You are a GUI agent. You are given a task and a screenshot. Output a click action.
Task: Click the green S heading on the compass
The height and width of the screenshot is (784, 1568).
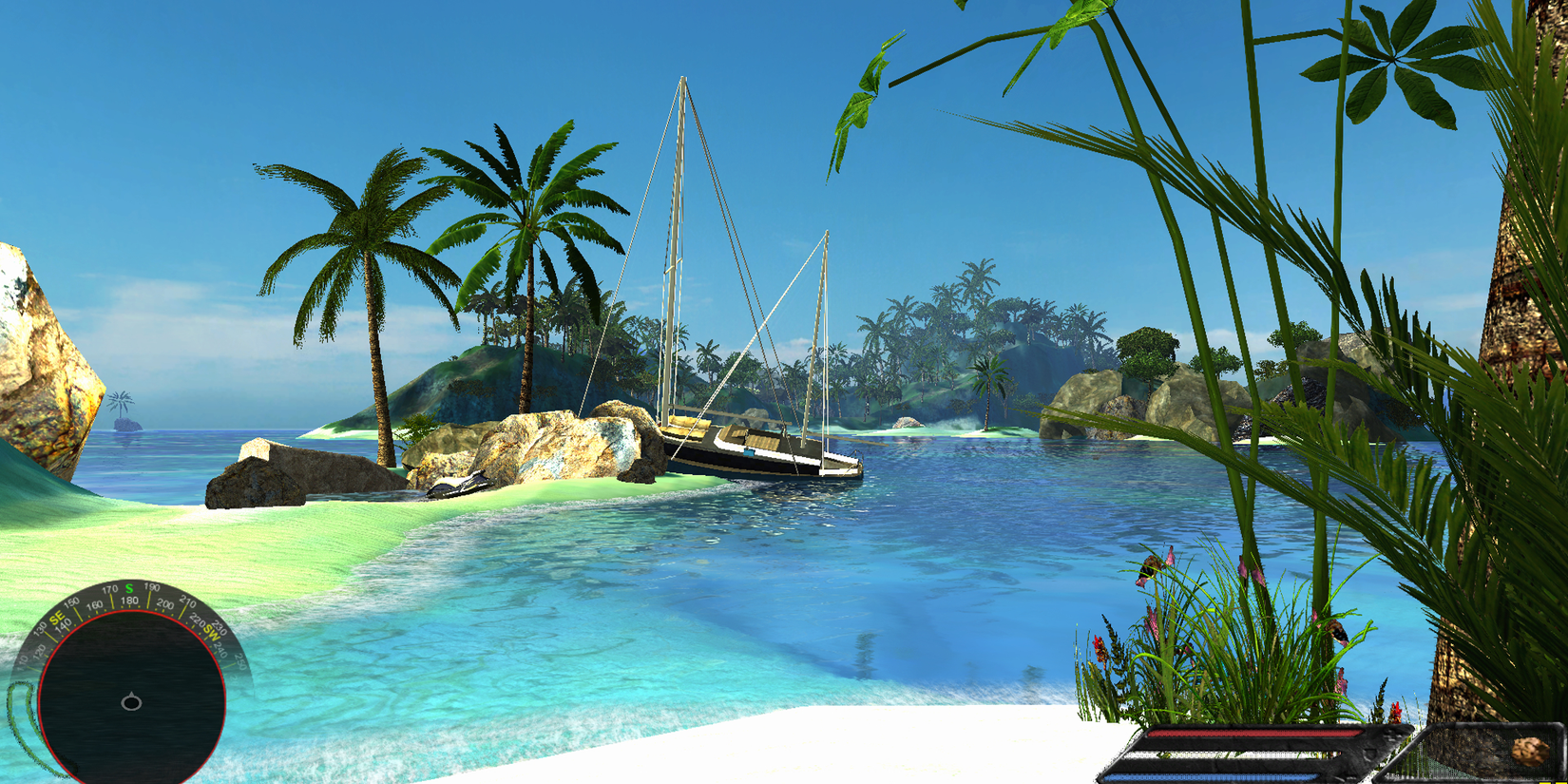pos(129,587)
